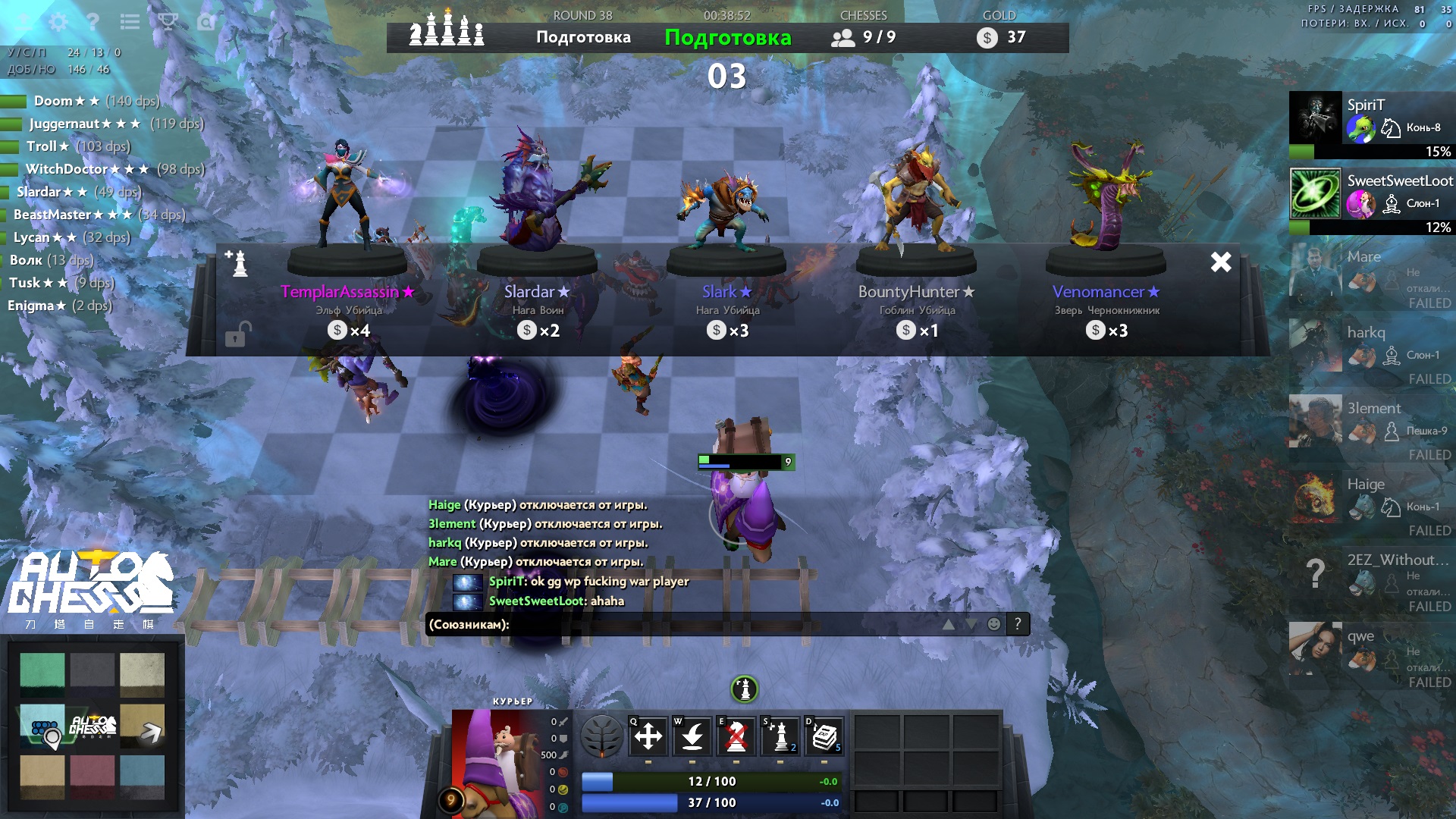The image size is (1456, 819).
Task: Close the chess shop panel
Action: [x=1221, y=262]
